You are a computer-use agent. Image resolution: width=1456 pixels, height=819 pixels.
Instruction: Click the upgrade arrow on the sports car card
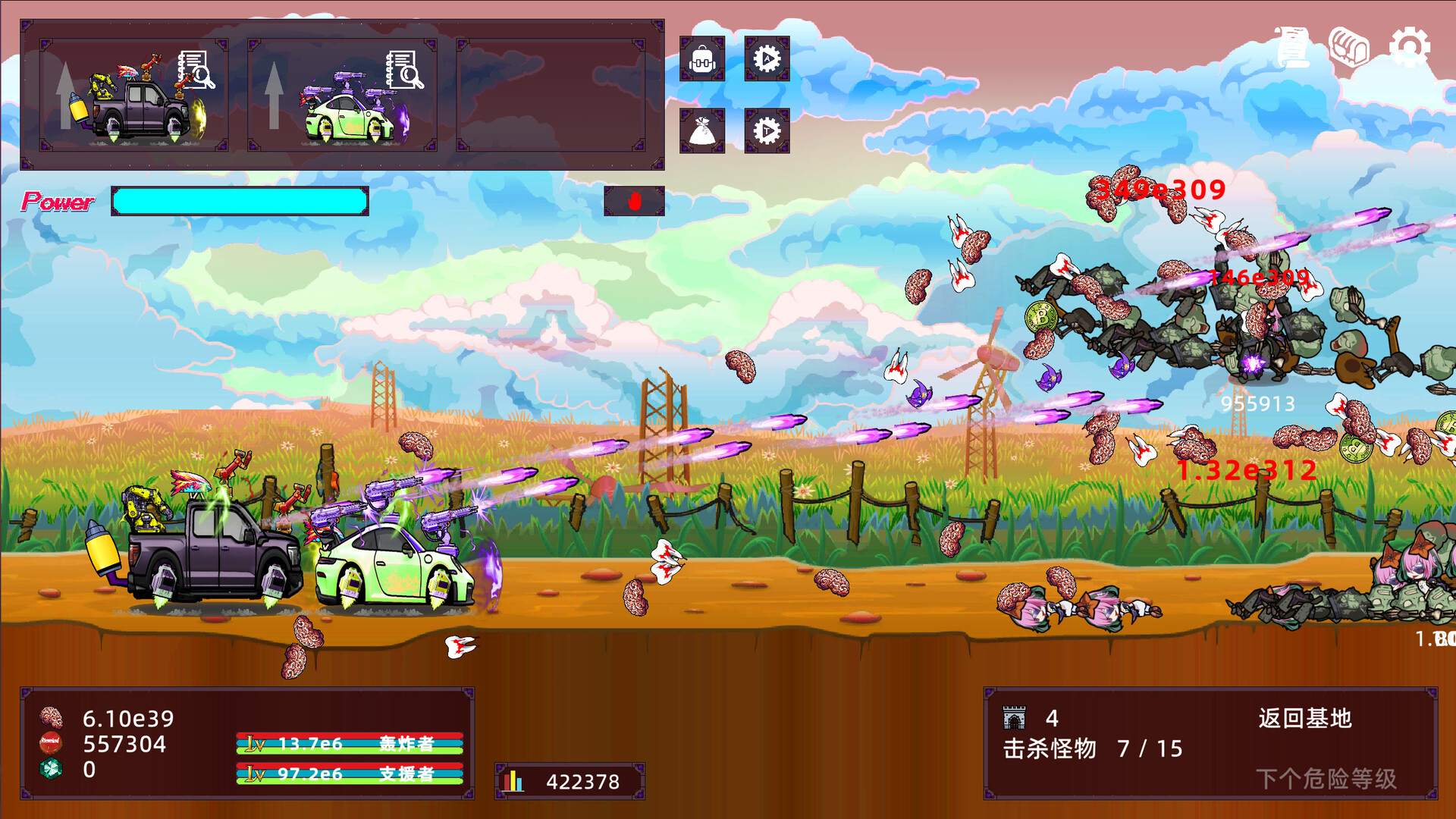tap(275, 95)
